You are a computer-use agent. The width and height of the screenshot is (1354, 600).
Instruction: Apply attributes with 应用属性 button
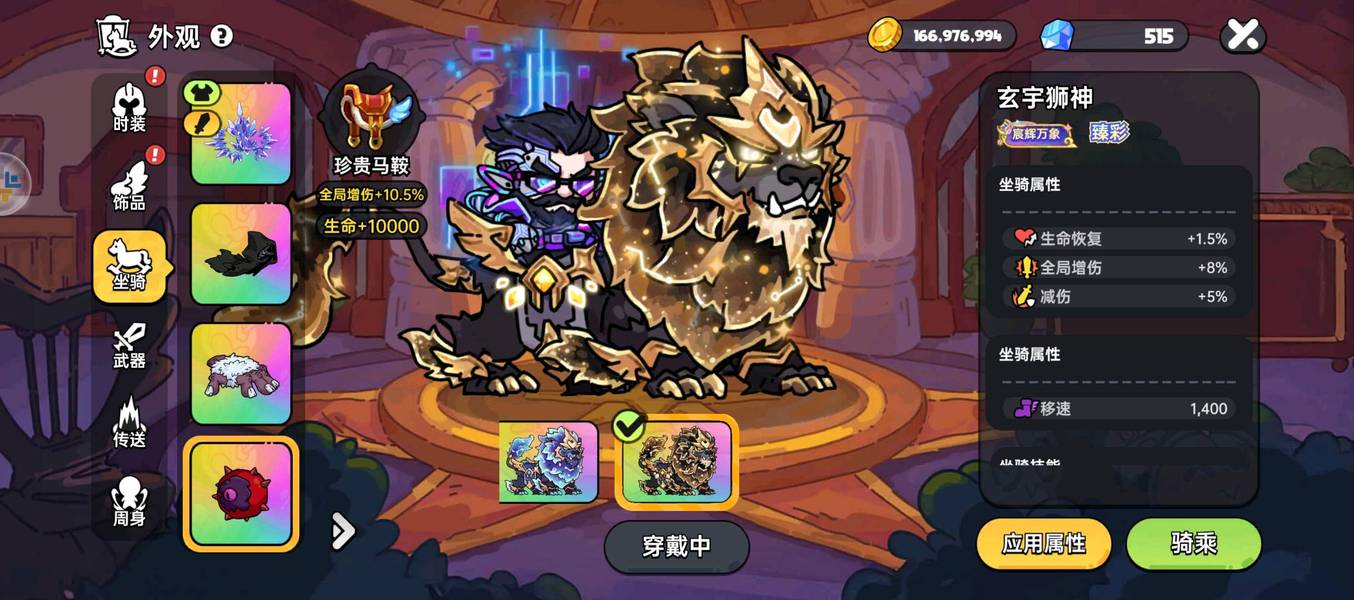point(1043,544)
